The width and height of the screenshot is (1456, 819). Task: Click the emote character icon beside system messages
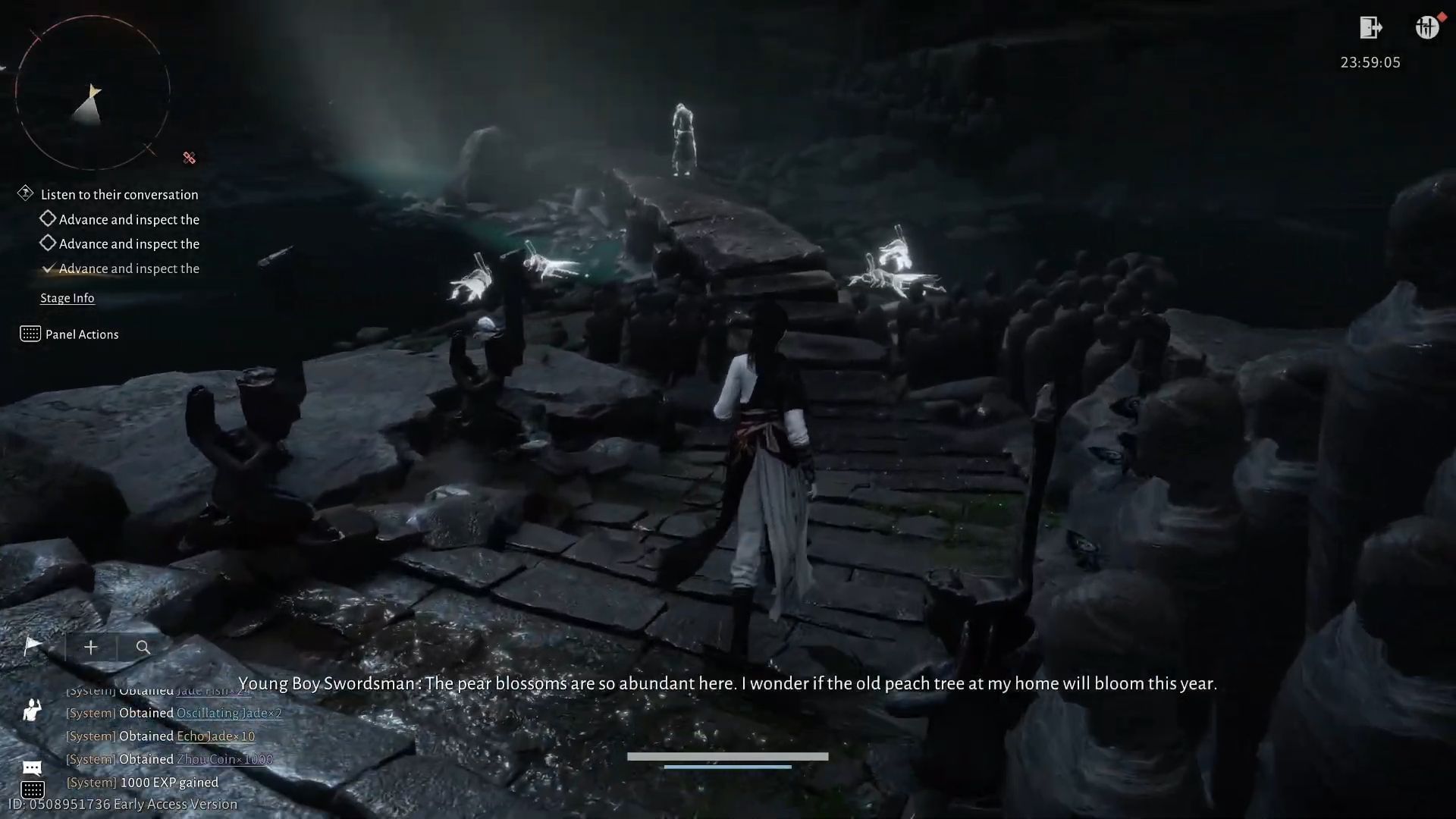click(x=31, y=711)
